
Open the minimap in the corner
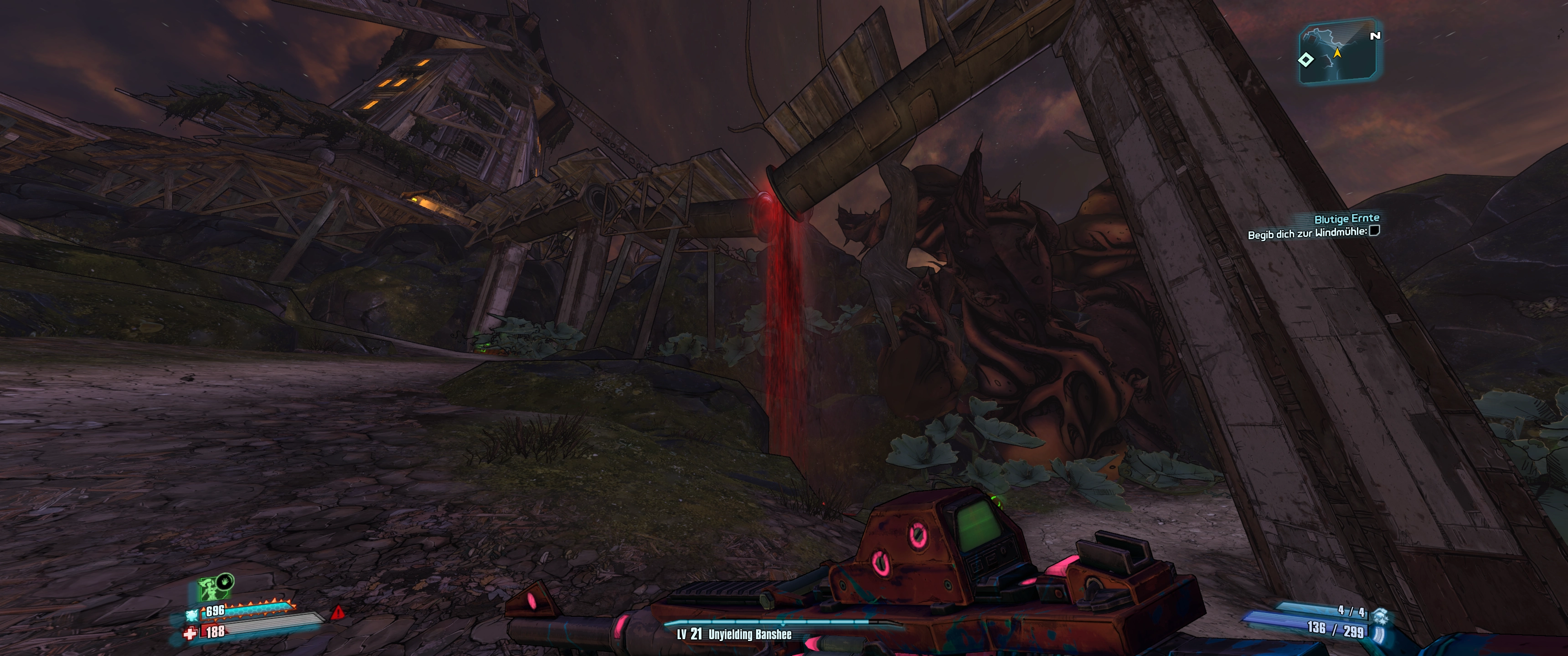coord(1339,51)
